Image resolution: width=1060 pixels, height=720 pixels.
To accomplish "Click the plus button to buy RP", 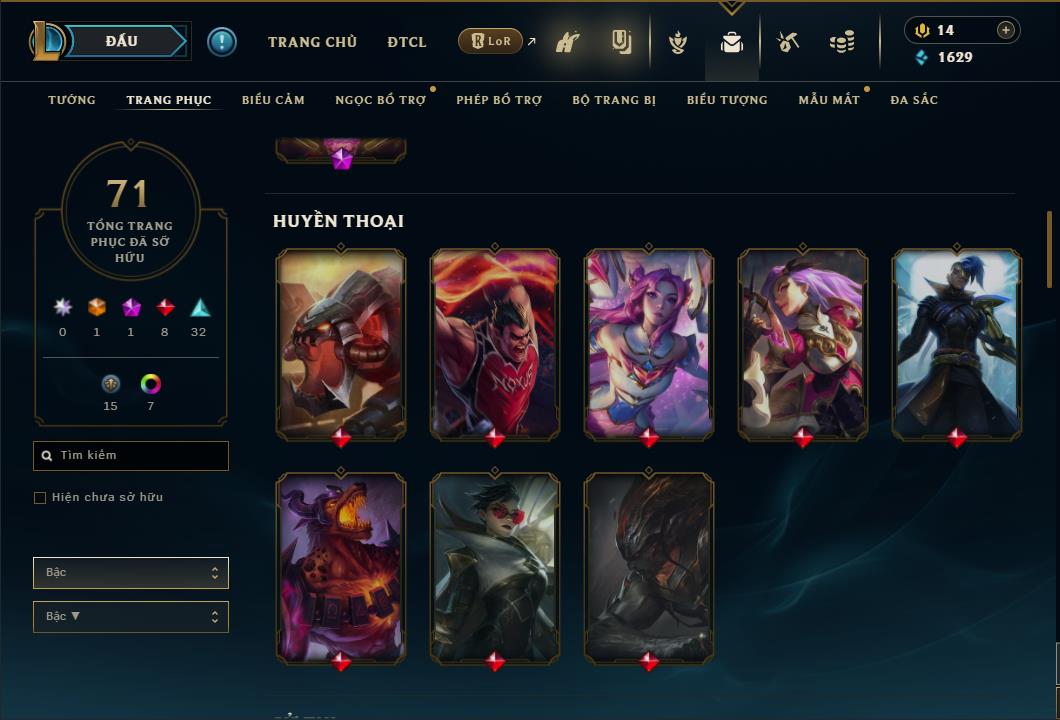I will click(1006, 30).
